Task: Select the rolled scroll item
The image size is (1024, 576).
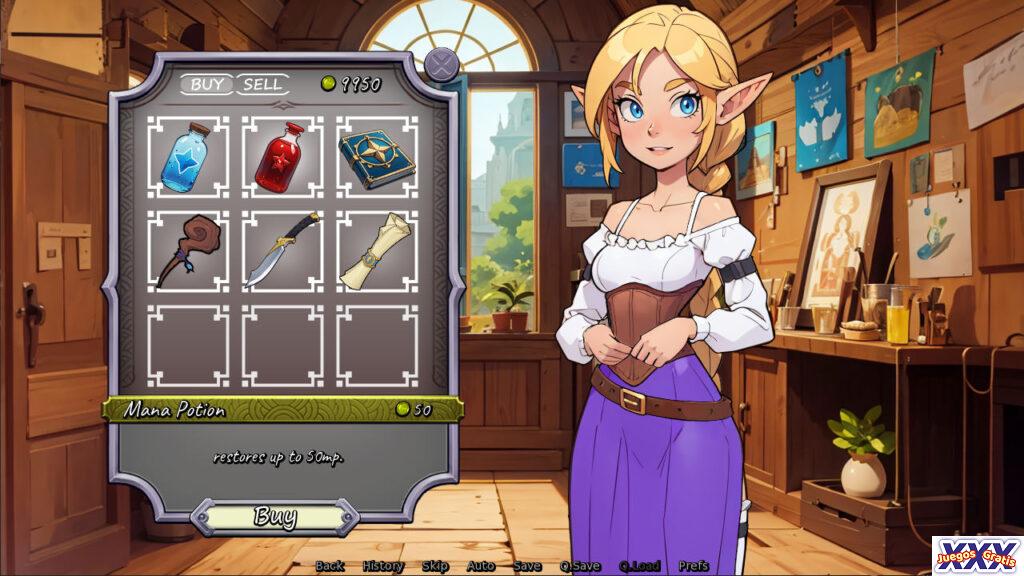Action: (376, 251)
